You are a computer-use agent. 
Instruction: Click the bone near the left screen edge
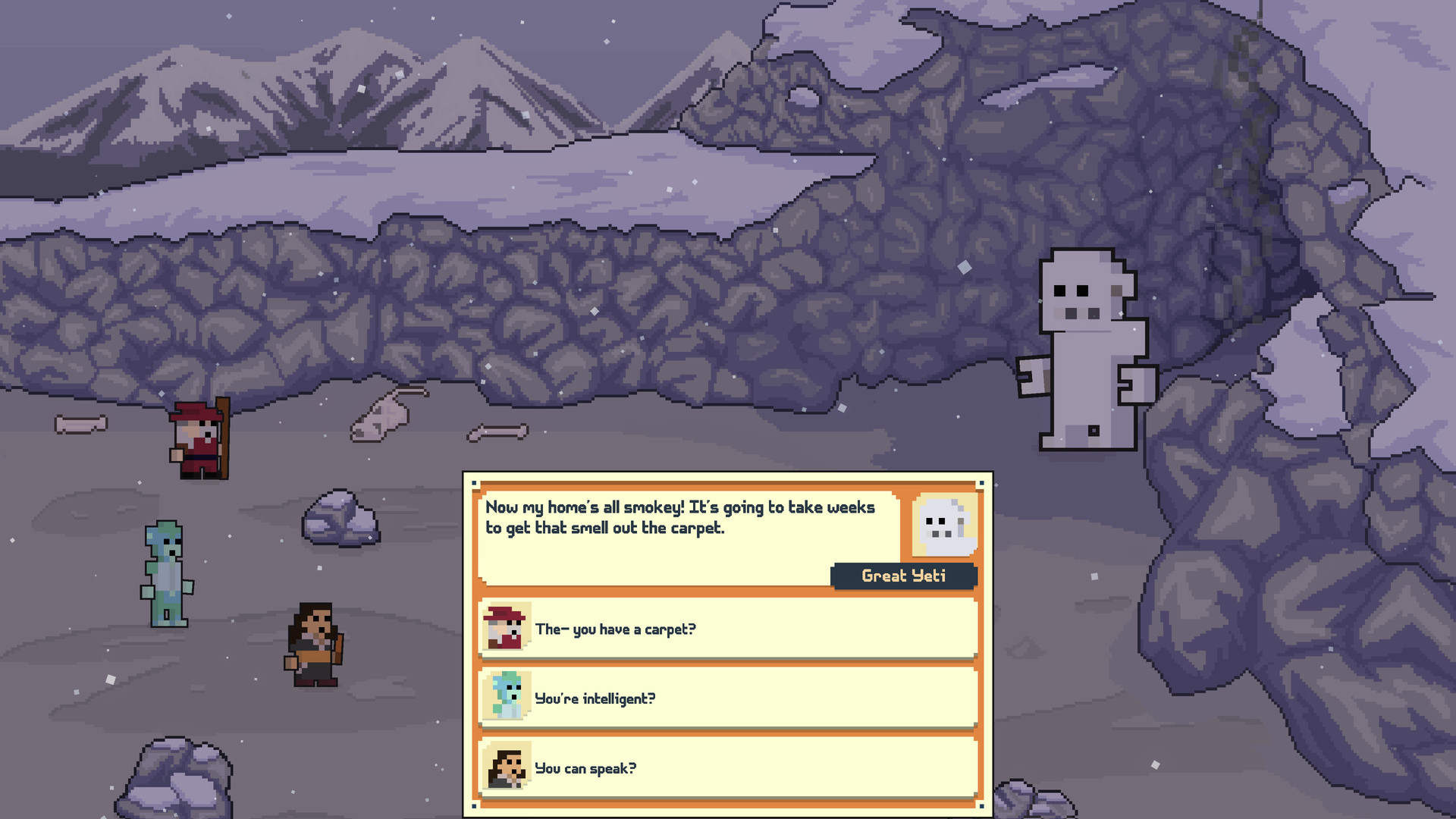pyautogui.click(x=83, y=423)
